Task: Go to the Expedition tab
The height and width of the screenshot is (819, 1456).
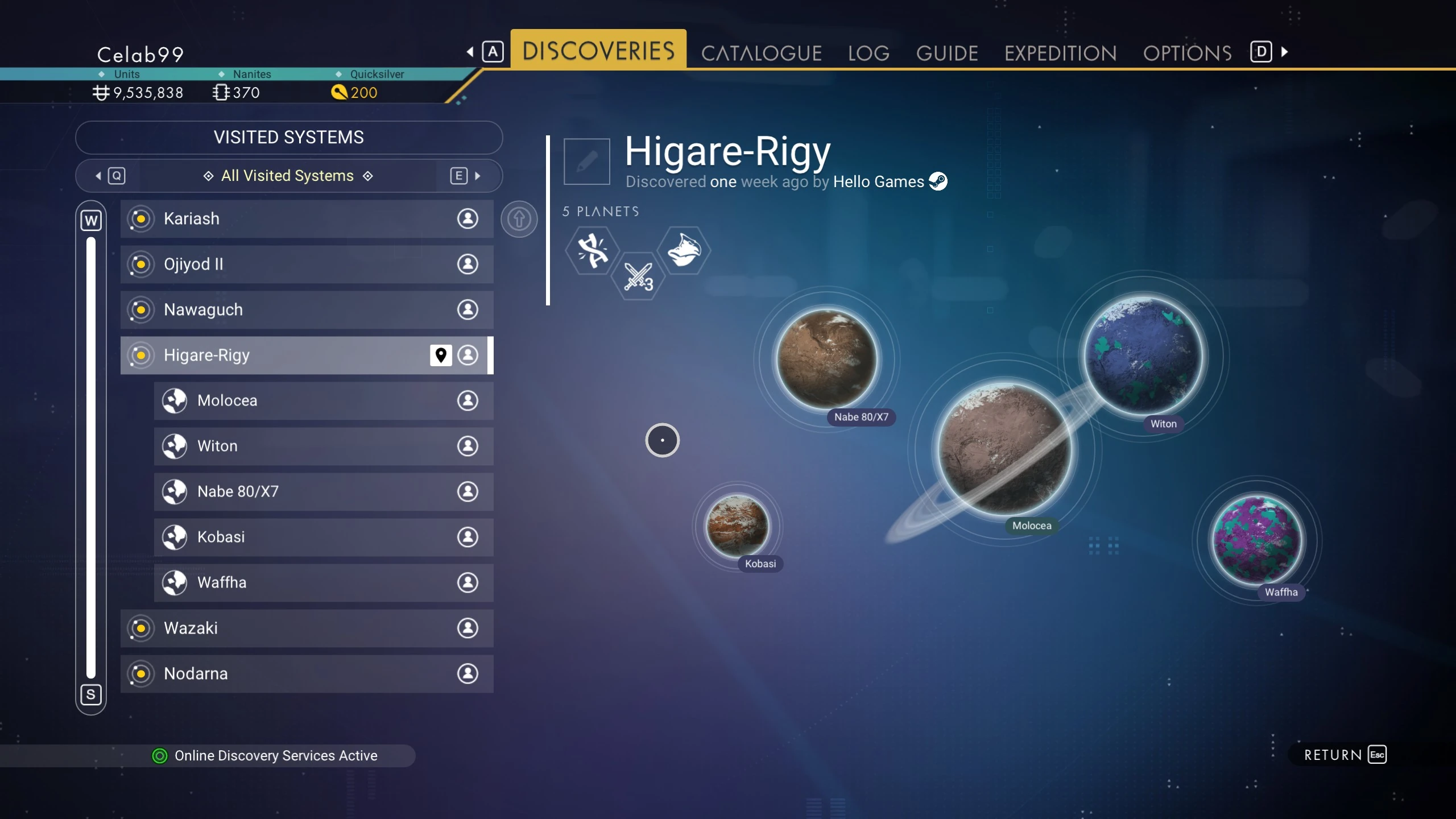Action: [x=1060, y=53]
